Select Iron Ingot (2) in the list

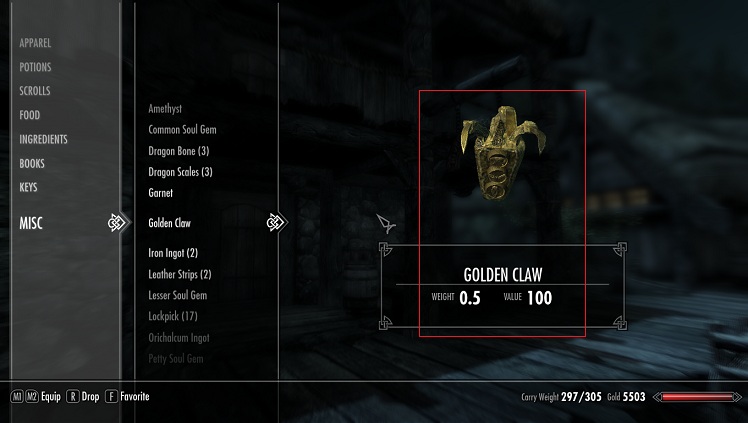[173, 253]
